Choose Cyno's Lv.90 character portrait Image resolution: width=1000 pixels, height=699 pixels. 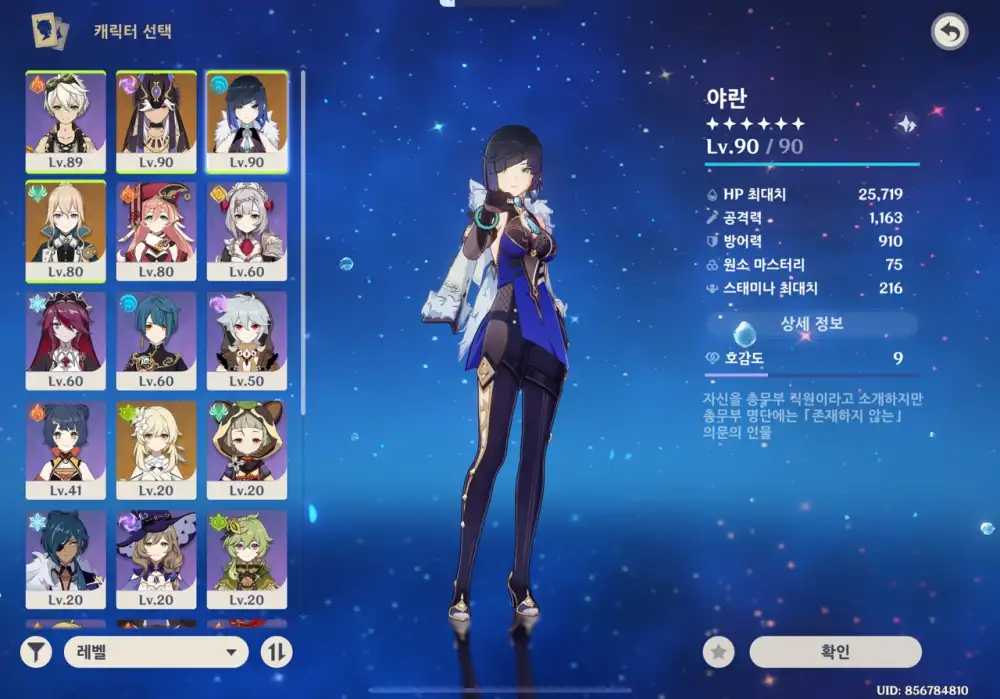[156, 121]
